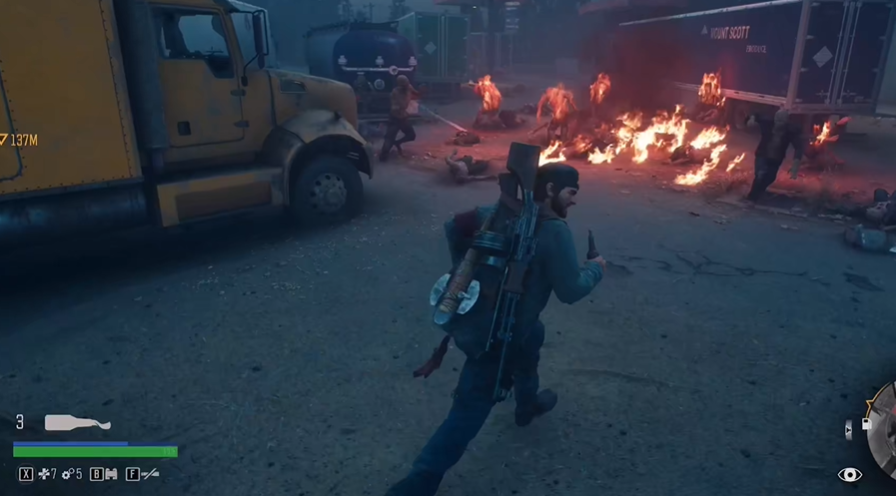Viewport: 896px width, 496px height.
Task: Click the gas pump marker beside minimap
Action: pyautogui.click(x=866, y=425)
